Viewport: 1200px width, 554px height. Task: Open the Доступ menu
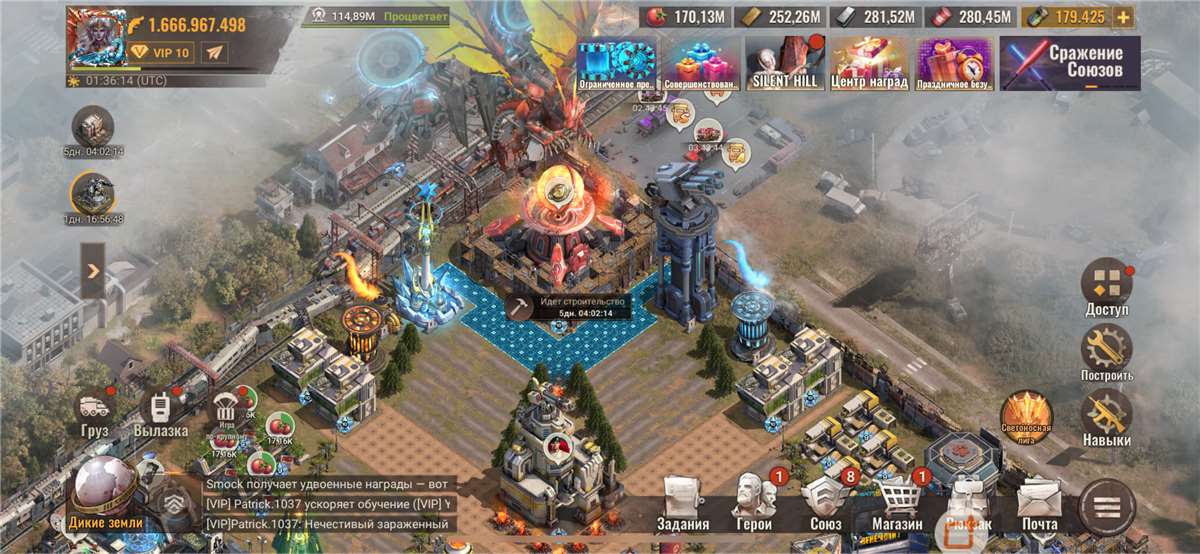click(1106, 288)
